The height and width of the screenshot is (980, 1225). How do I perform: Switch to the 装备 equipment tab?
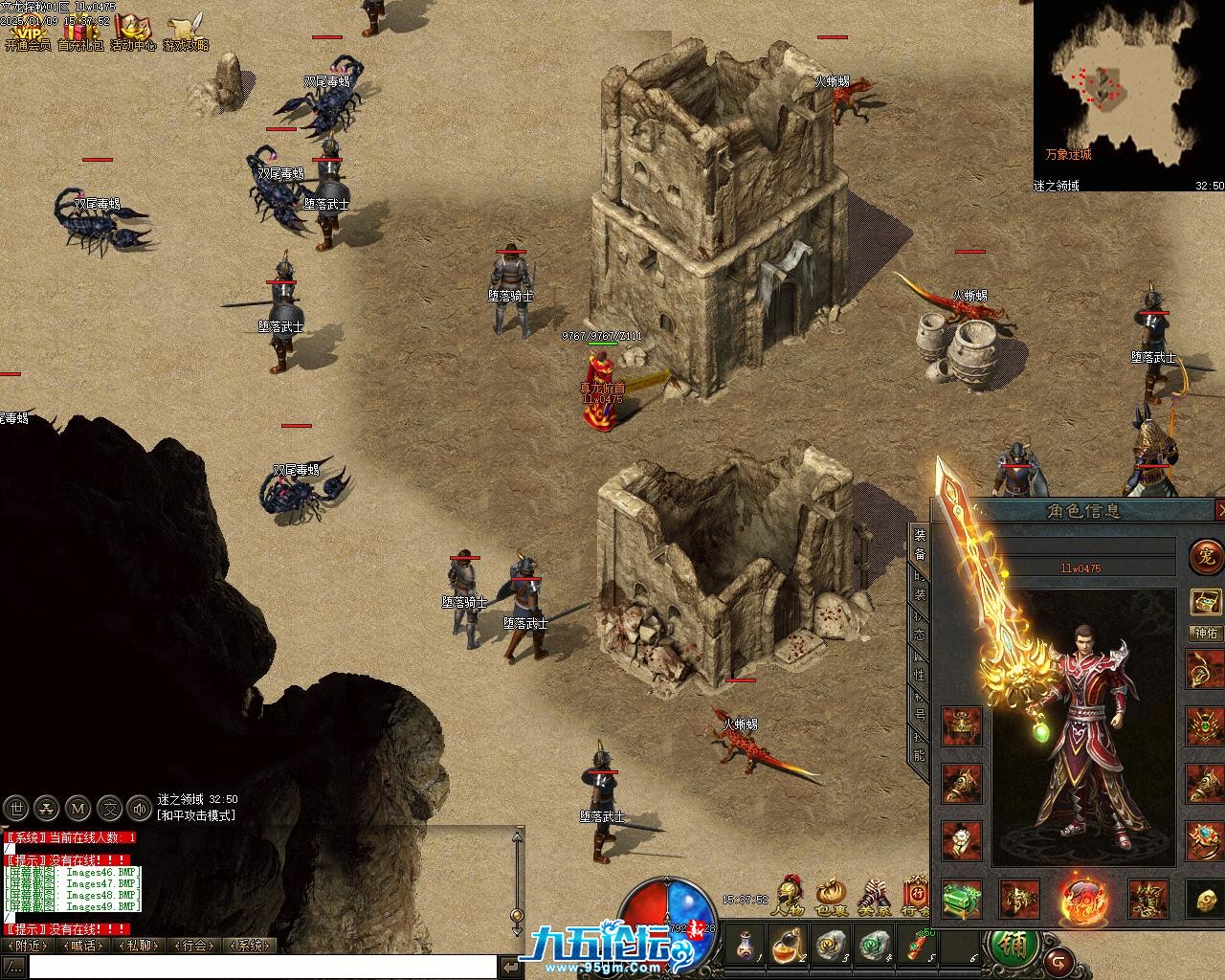pos(920,546)
